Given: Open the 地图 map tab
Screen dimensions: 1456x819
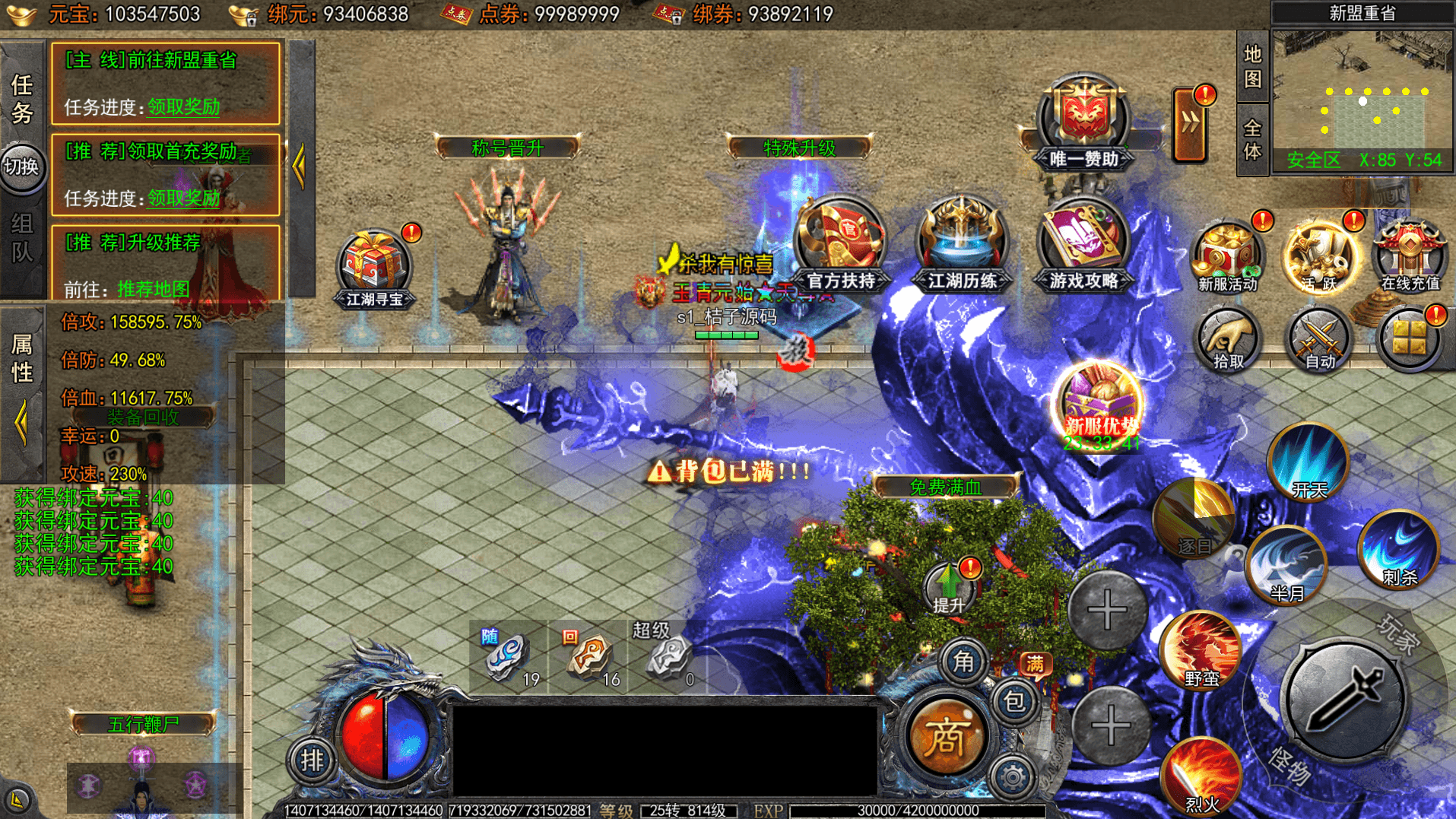Looking at the screenshot, I should (1252, 67).
